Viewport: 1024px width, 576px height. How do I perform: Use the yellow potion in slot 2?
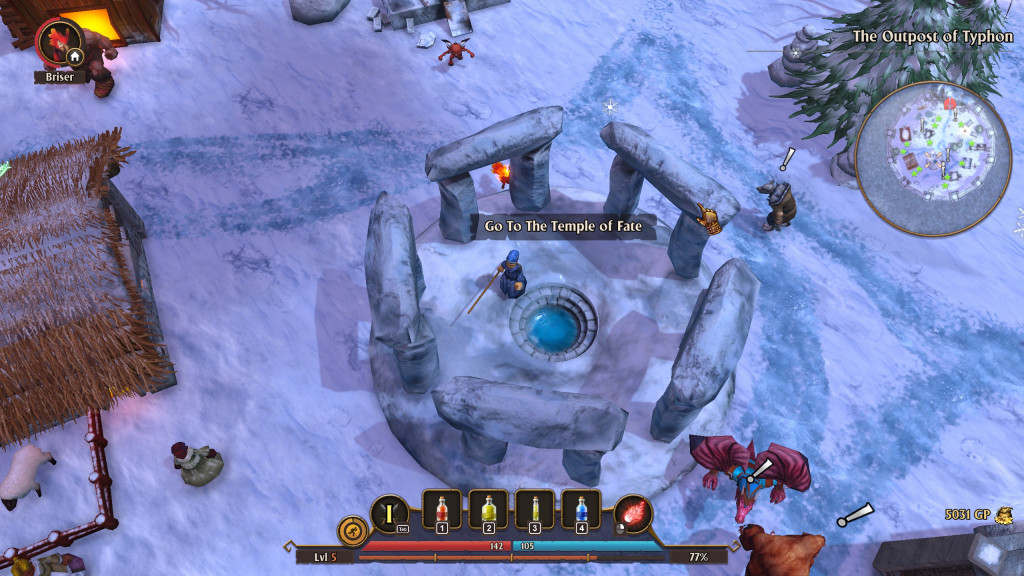tap(488, 510)
